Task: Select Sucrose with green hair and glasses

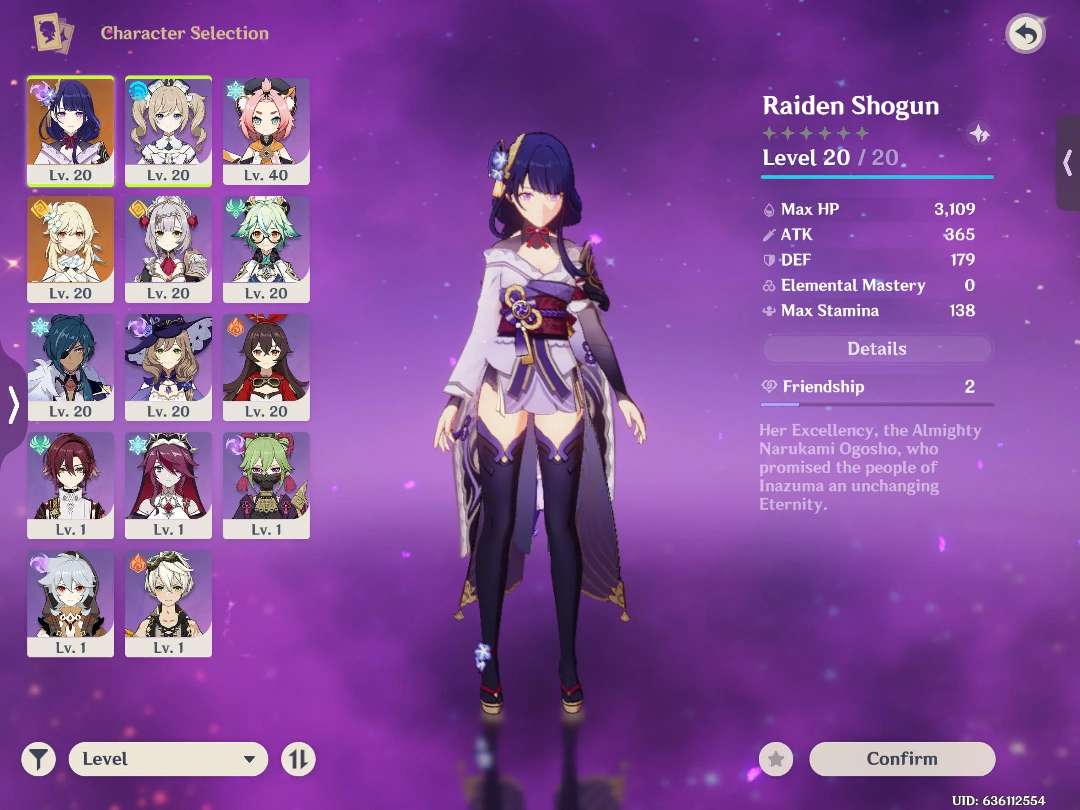Action: coord(266,249)
